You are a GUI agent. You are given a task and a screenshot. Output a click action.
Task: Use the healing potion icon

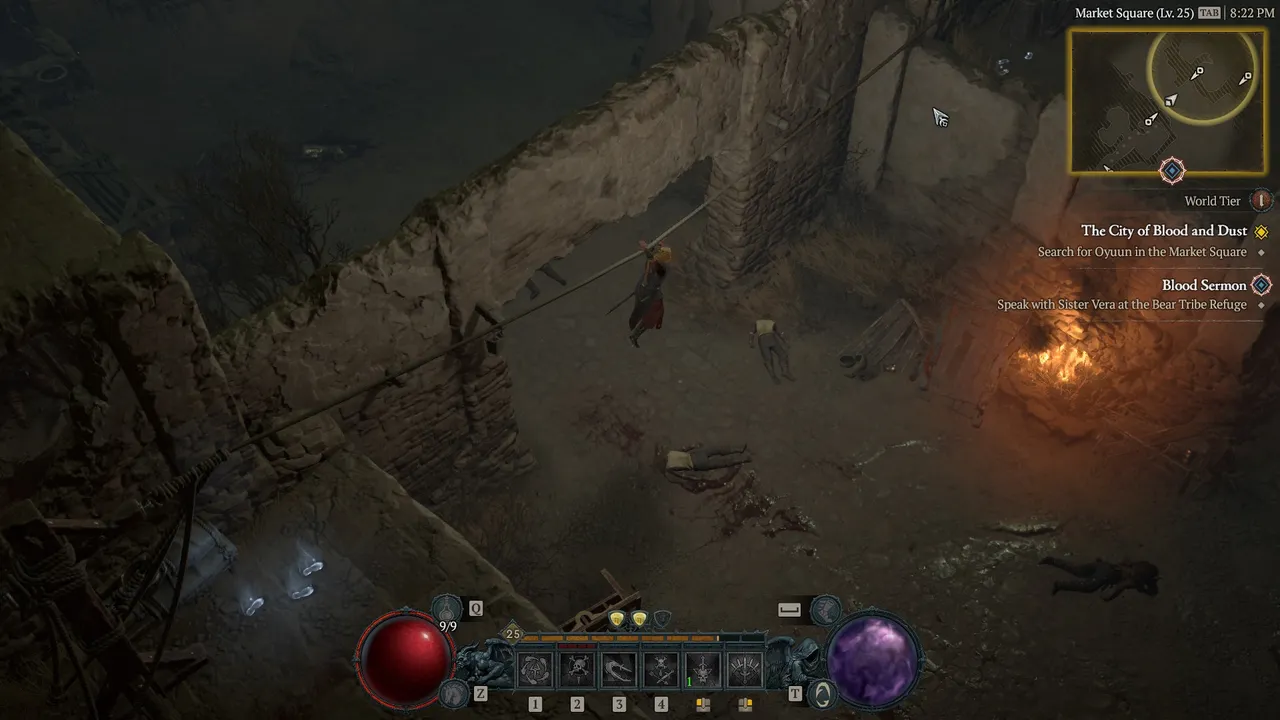pyautogui.click(x=447, y=607)
